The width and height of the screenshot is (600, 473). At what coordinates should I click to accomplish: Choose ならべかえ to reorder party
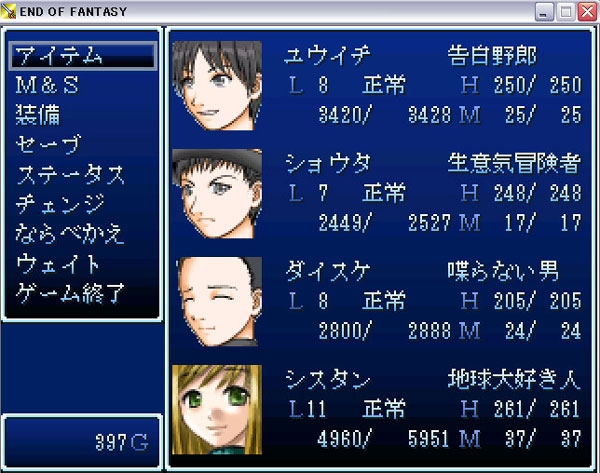point(71,235)
